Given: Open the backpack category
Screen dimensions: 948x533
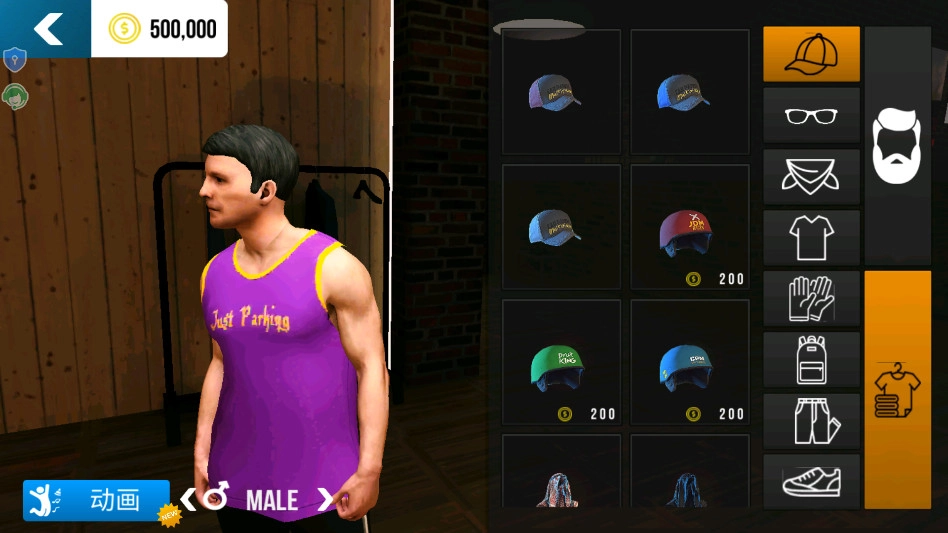Looking at the screenshot, I should pyautogui.click(x=811, y=359).
